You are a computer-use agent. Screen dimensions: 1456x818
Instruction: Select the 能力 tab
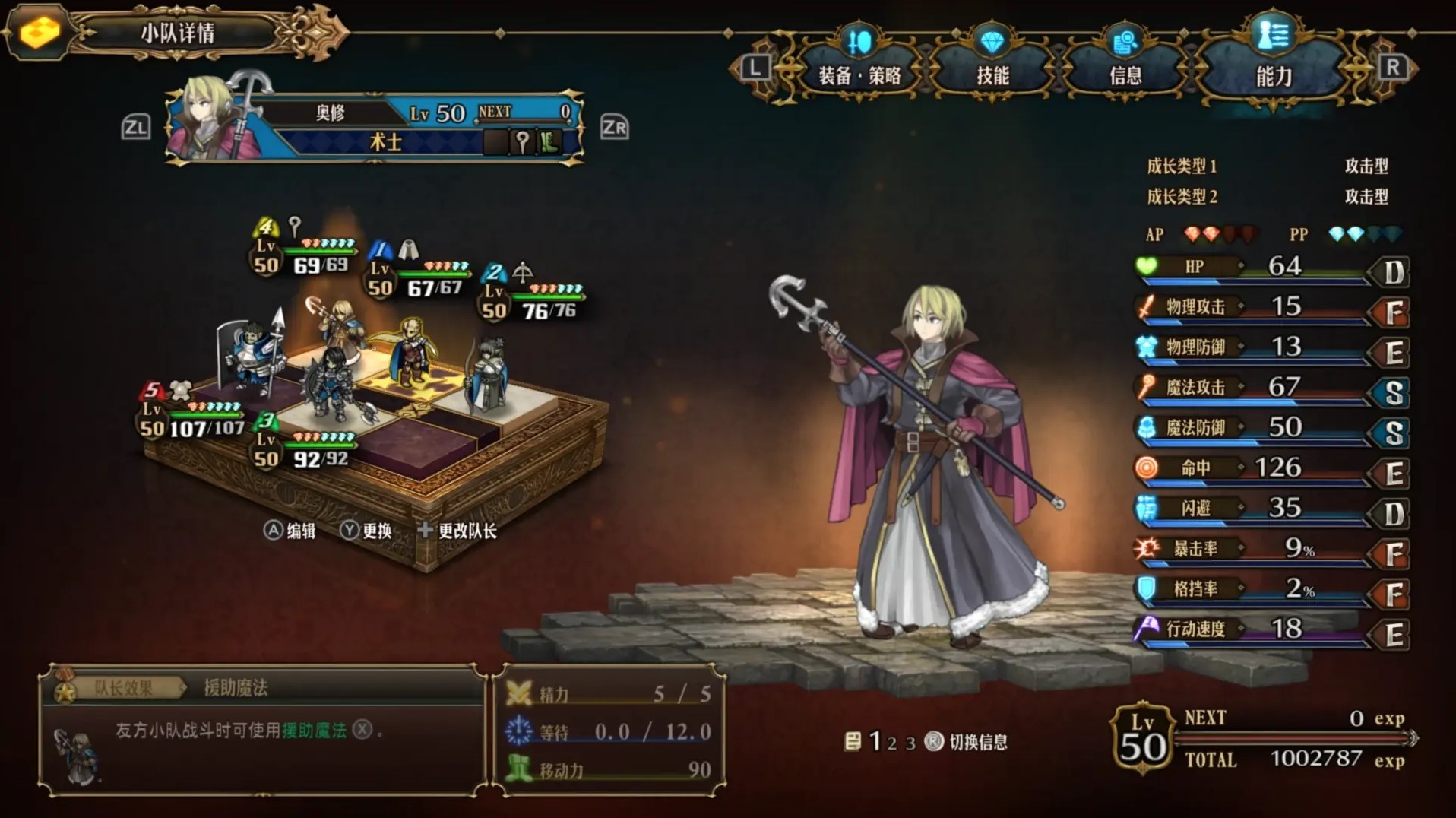coord(1274,75)
